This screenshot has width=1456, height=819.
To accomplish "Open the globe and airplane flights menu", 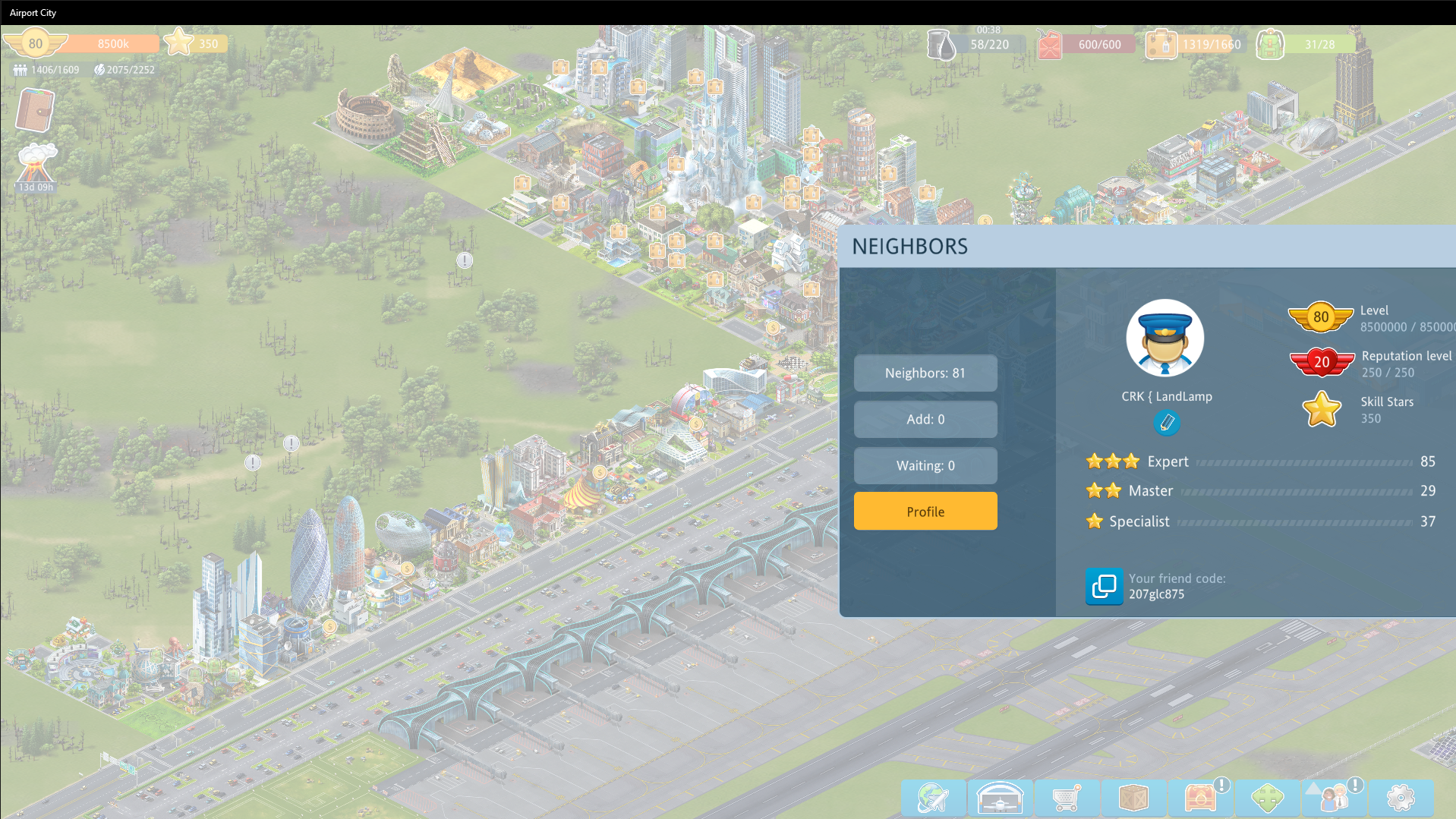I will point(933,798).
